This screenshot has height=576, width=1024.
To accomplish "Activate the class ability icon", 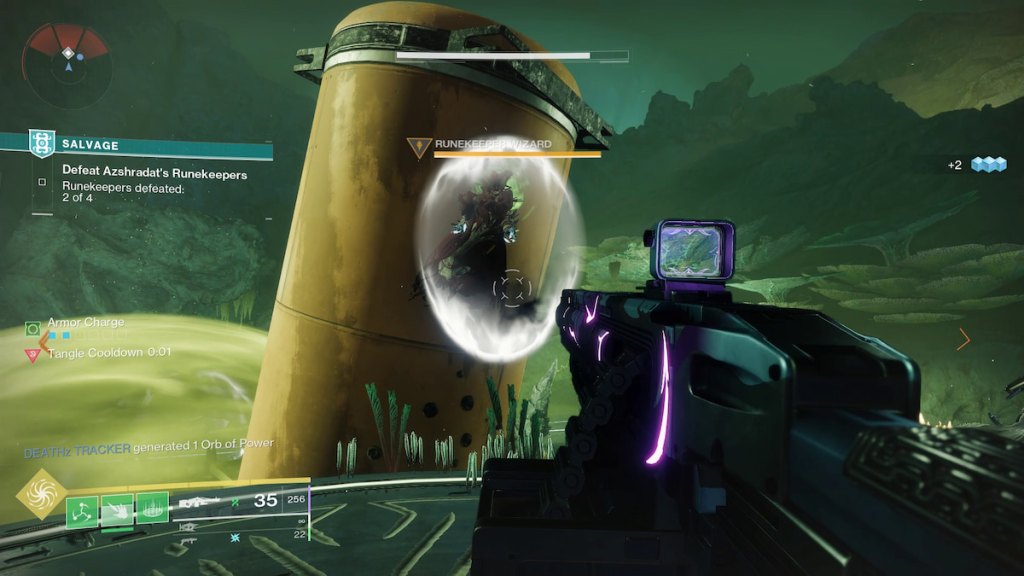I will point(152,510).
